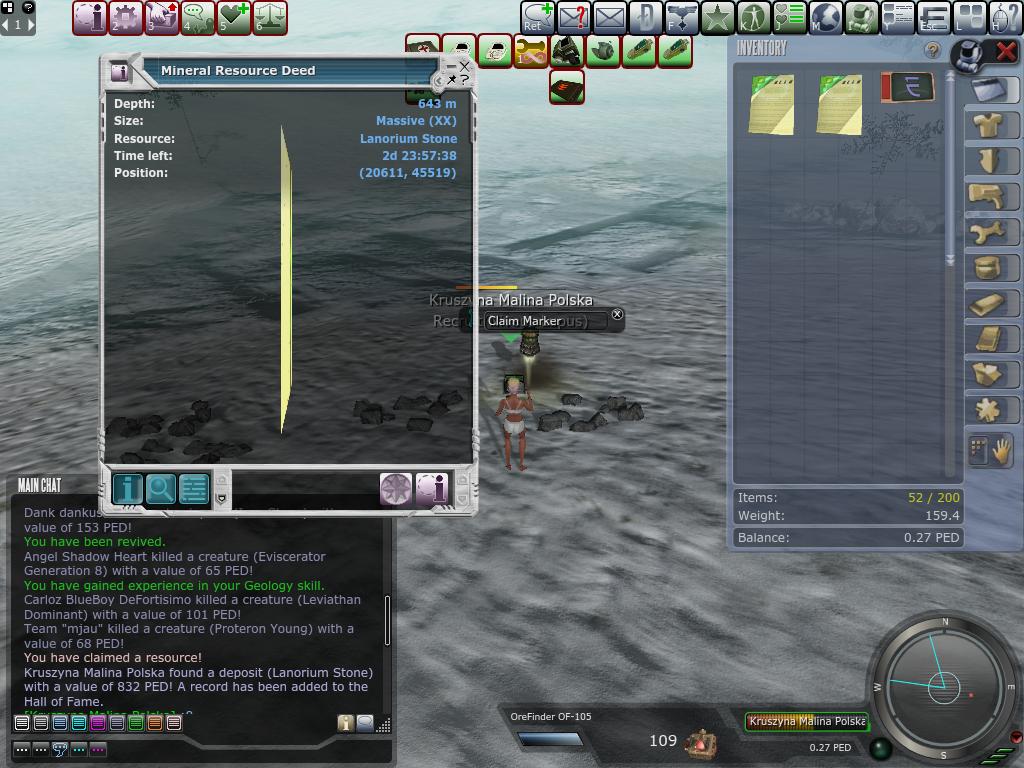Open the envelope mailbox icon
The width and height of the screenshot is (1024, 768).
point(609,17)
